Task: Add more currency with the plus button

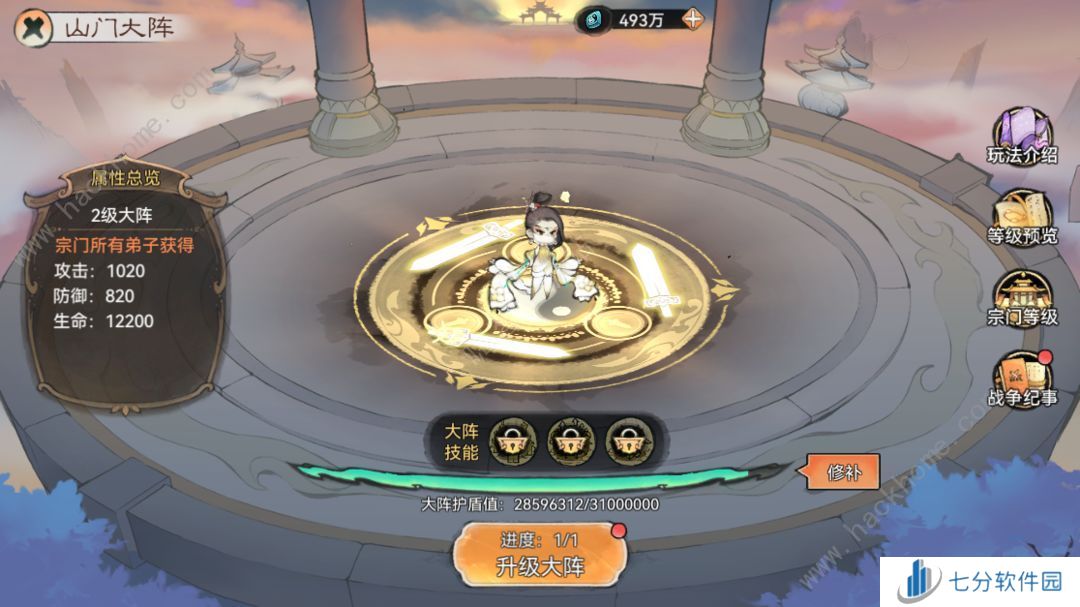Action: tap(692, 20)
